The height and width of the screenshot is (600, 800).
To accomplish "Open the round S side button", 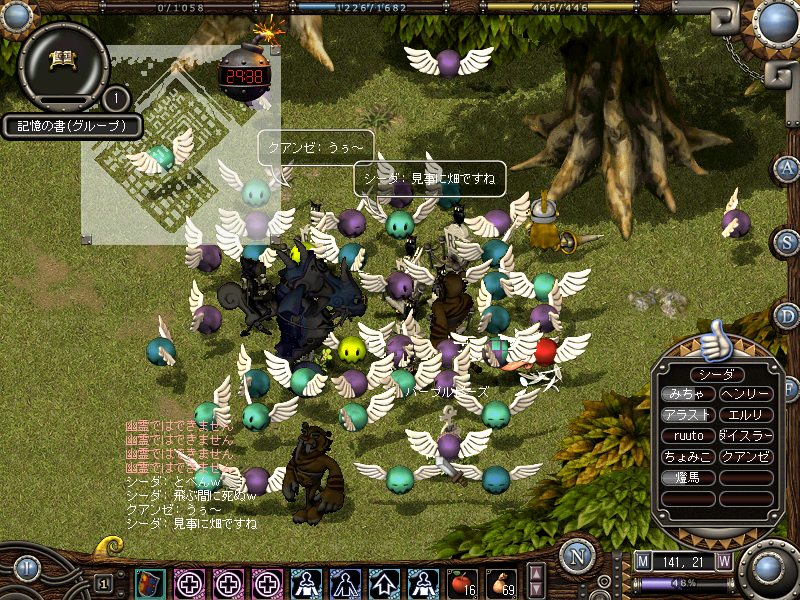I will click(787, 242).
